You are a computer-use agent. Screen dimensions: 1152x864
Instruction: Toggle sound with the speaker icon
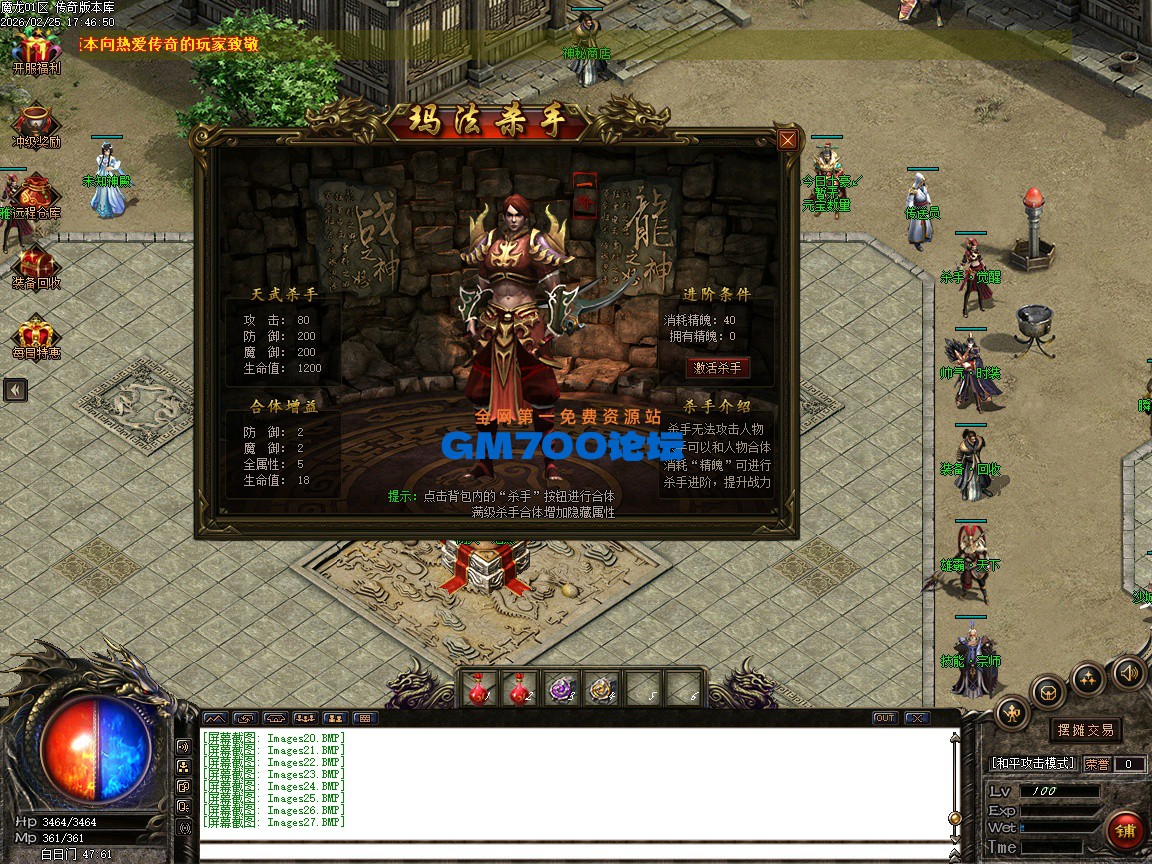[x=1129, y=672]
